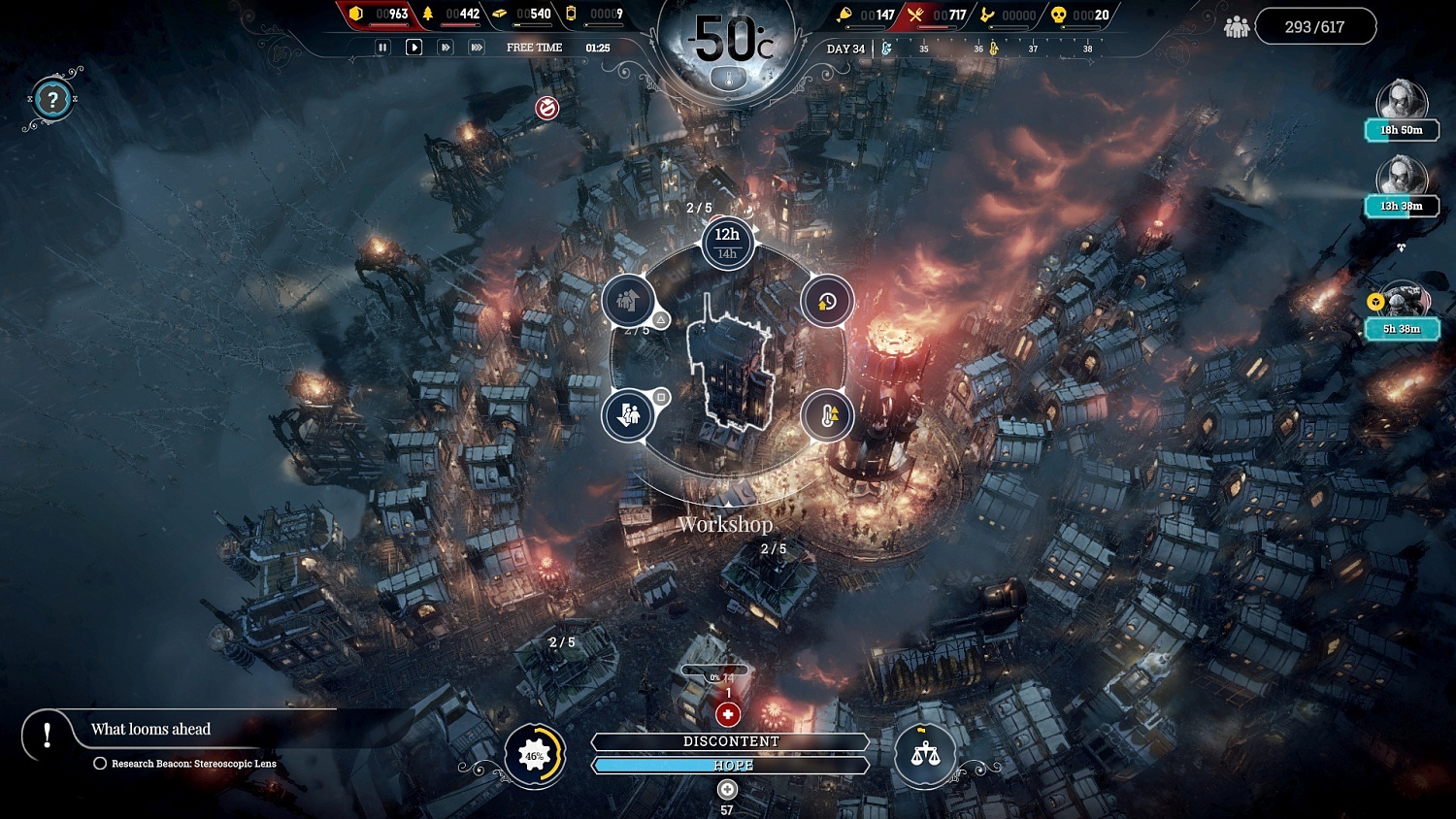Viewport: 1456px width, 819px height.
Task: Switch the Workshop shift from 12h to 14h
Action: point(726,252)
